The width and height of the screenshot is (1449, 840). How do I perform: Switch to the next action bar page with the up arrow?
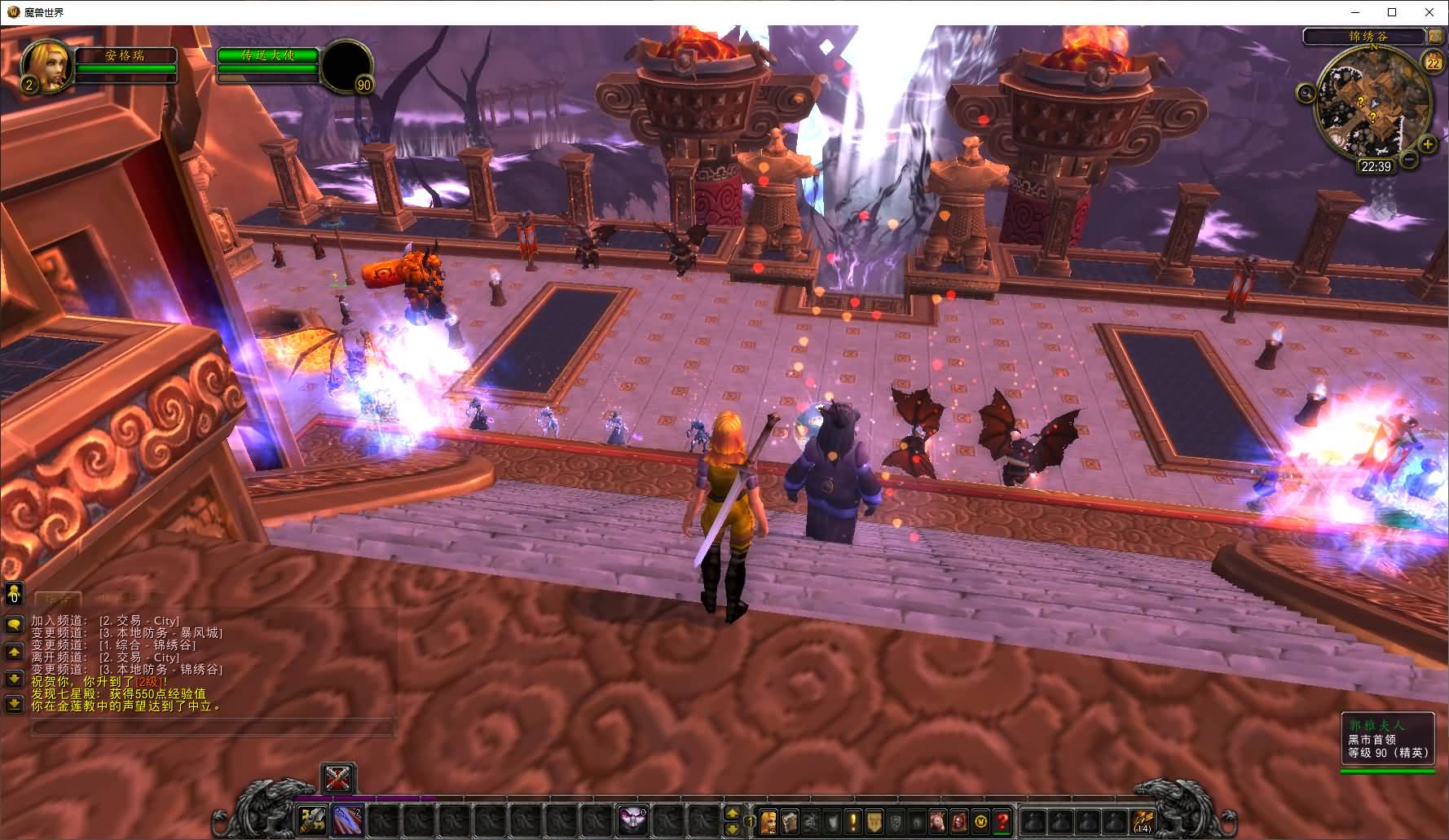(x=732, y=813)
